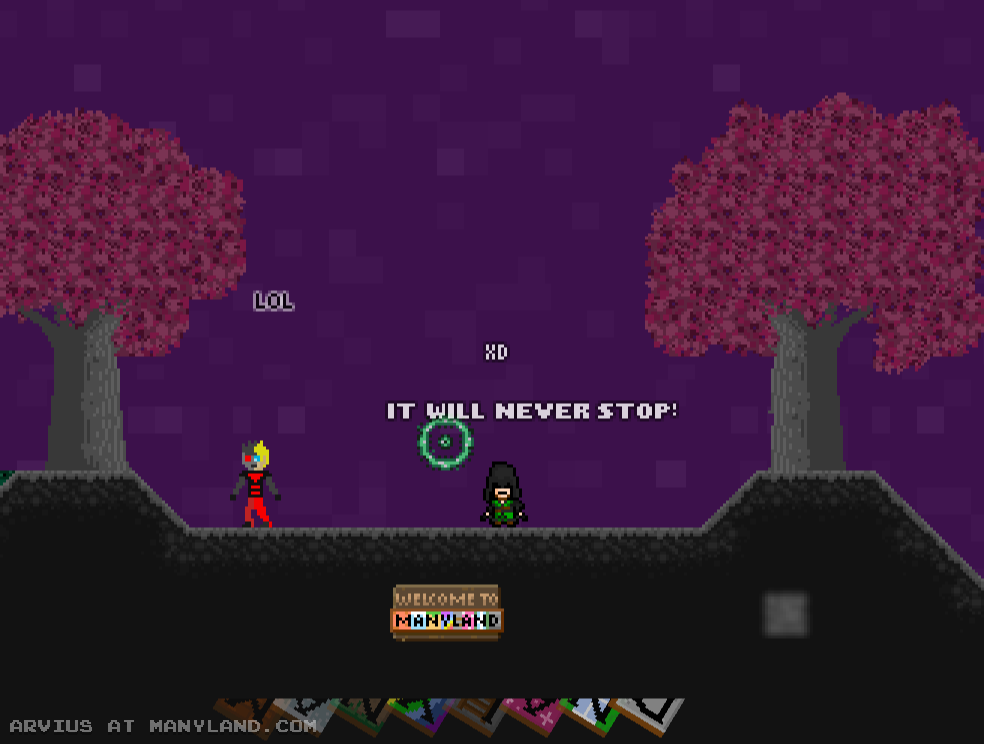Pick the green-bordered light blue tile

tap(592, 711)
